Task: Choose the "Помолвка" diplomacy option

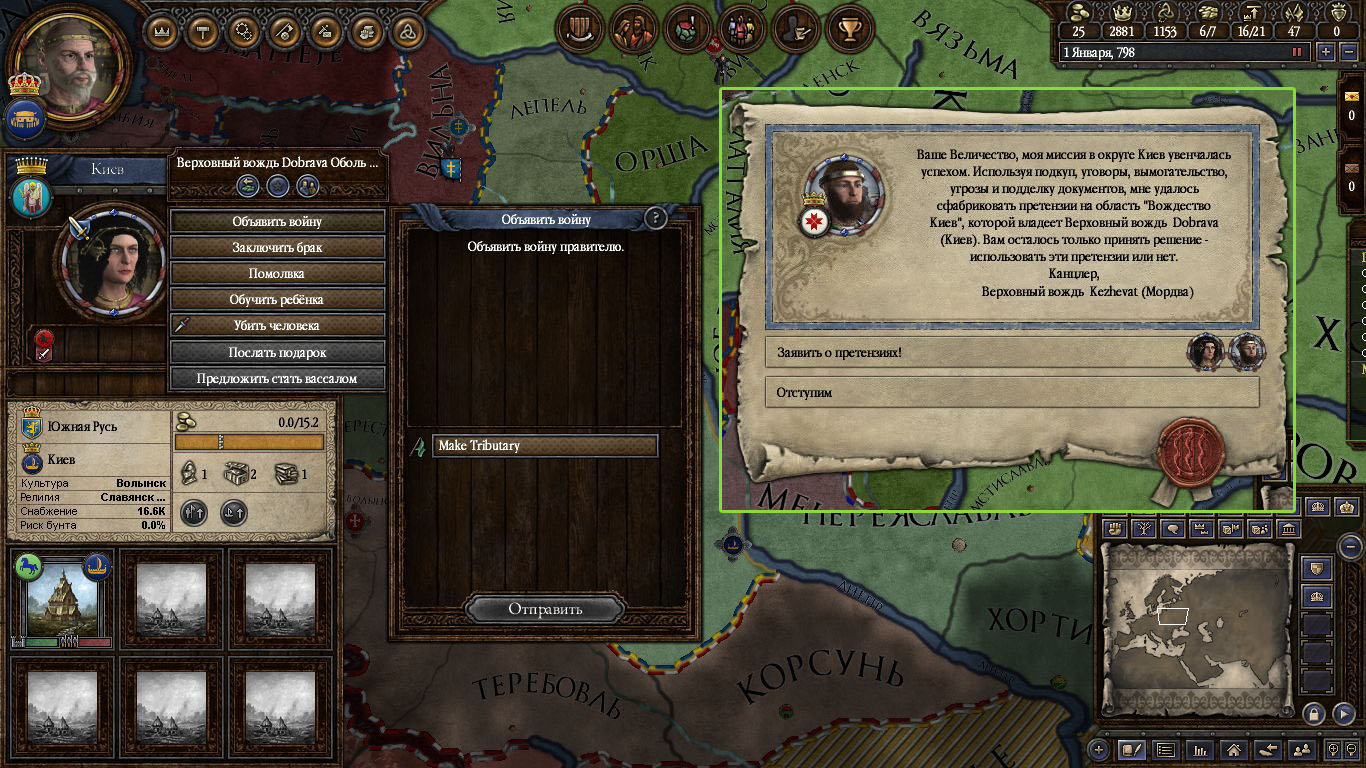Action: pos(277,273)
